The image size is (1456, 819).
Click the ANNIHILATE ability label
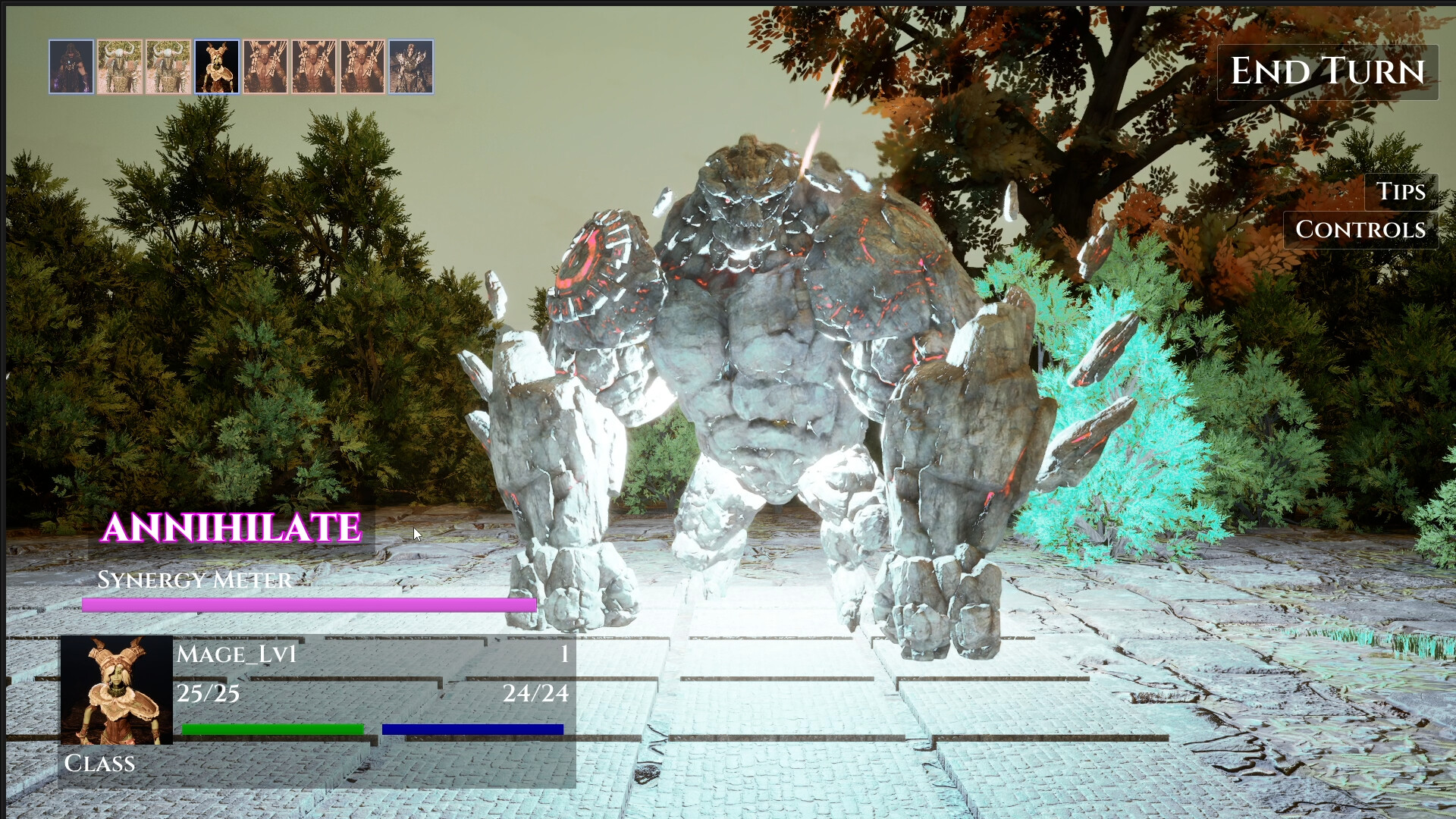[231, 529]
